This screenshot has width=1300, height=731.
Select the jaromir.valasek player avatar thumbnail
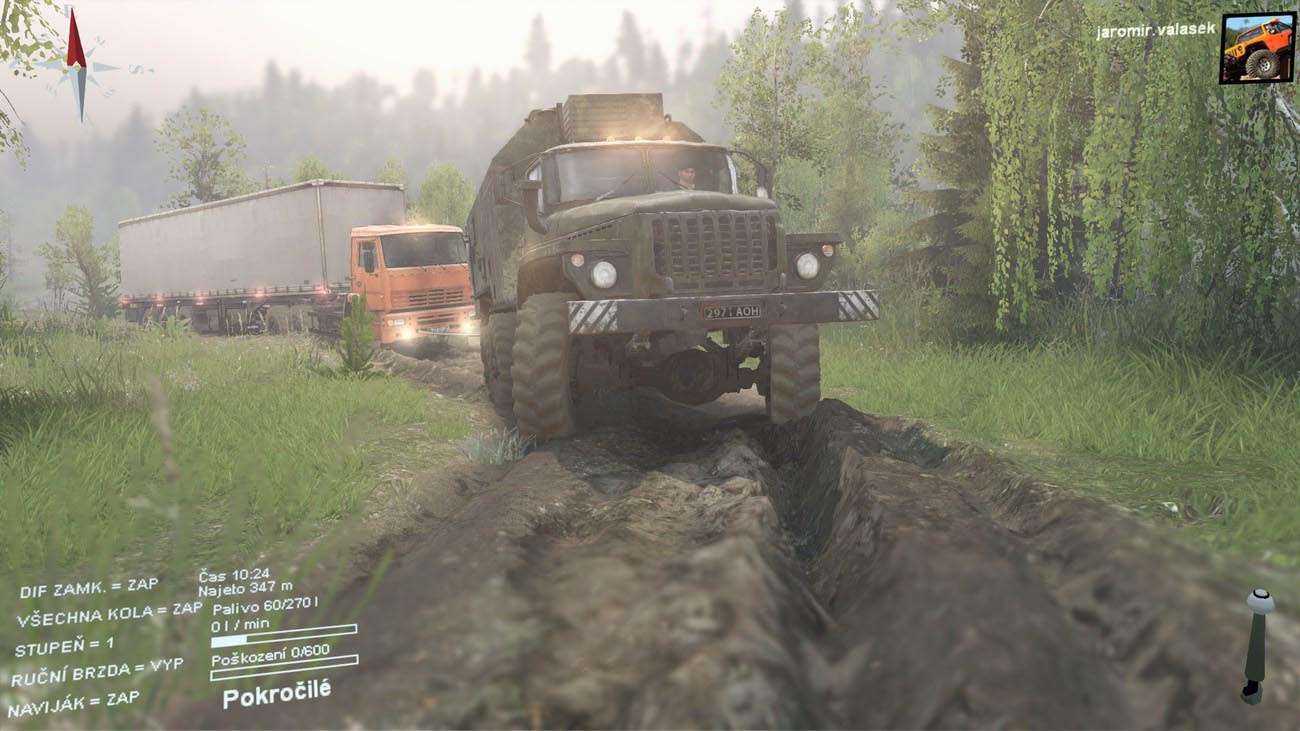(1257, 47)
